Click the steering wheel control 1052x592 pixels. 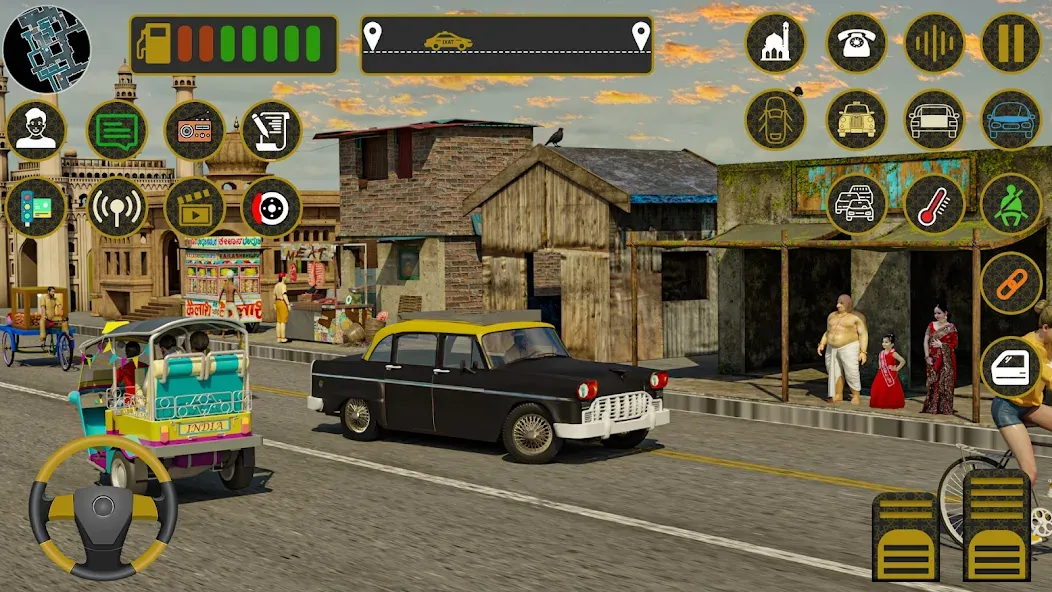point(103,509)
